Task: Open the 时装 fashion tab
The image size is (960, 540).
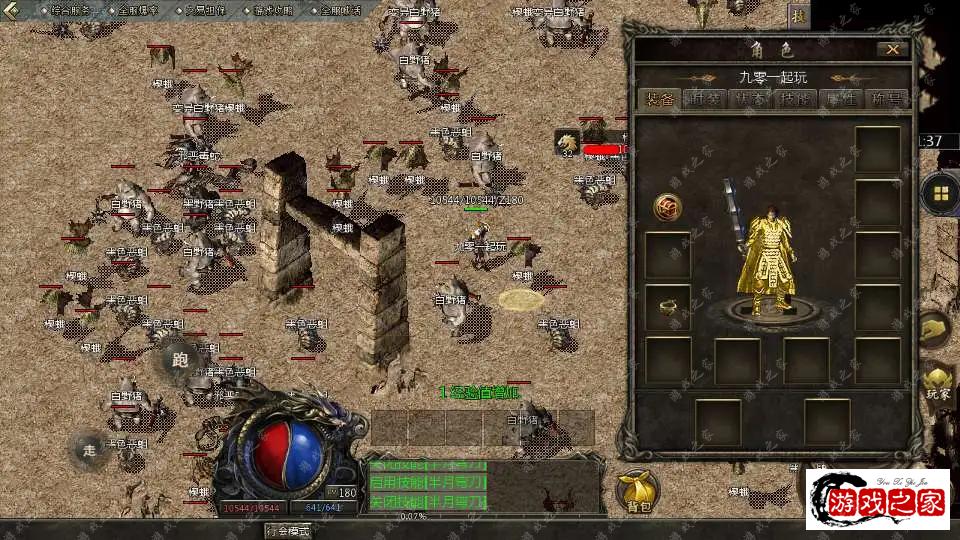Action: (x=706, y=99)
